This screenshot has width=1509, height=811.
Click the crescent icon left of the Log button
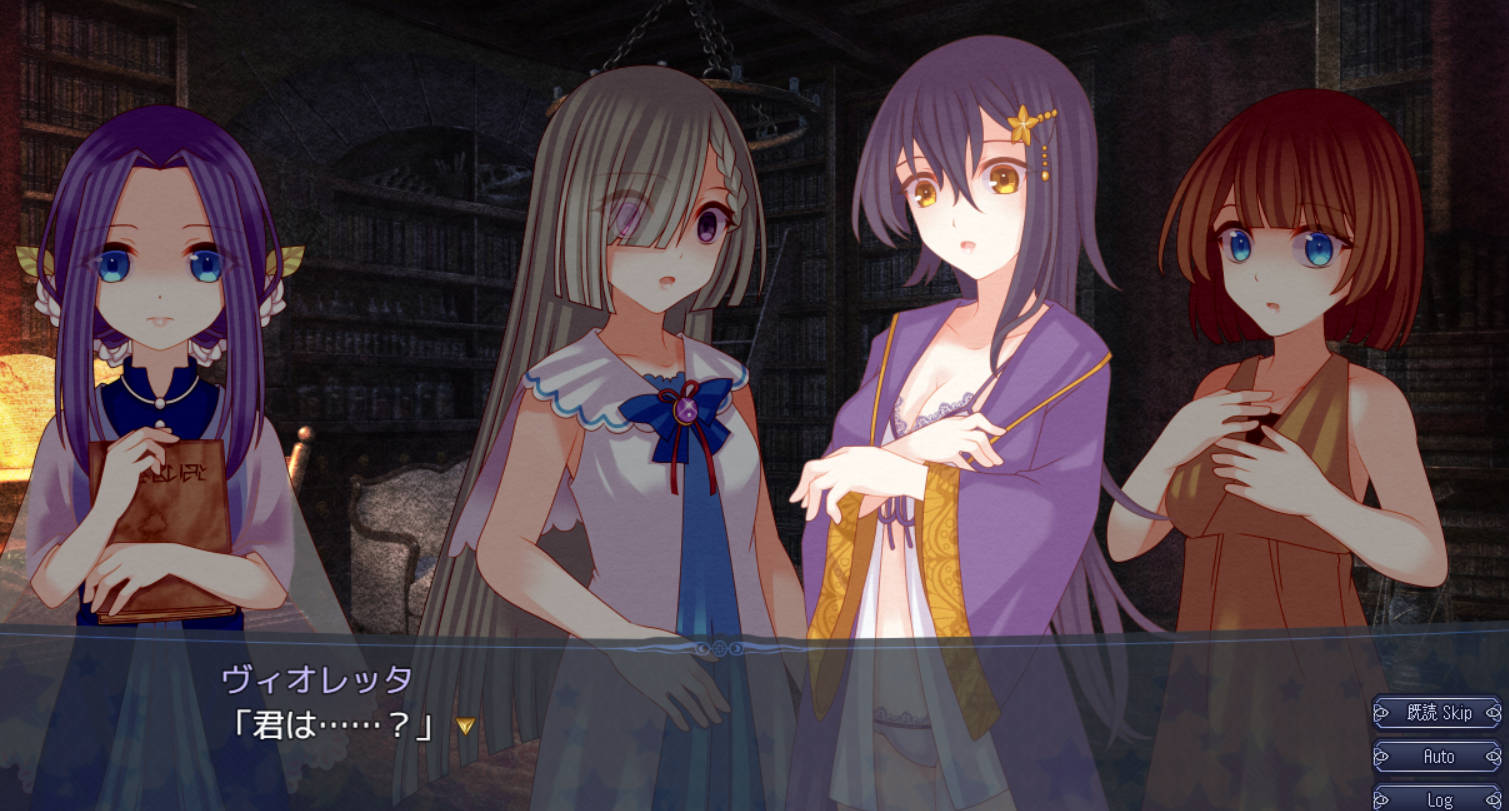(1384, 798)
